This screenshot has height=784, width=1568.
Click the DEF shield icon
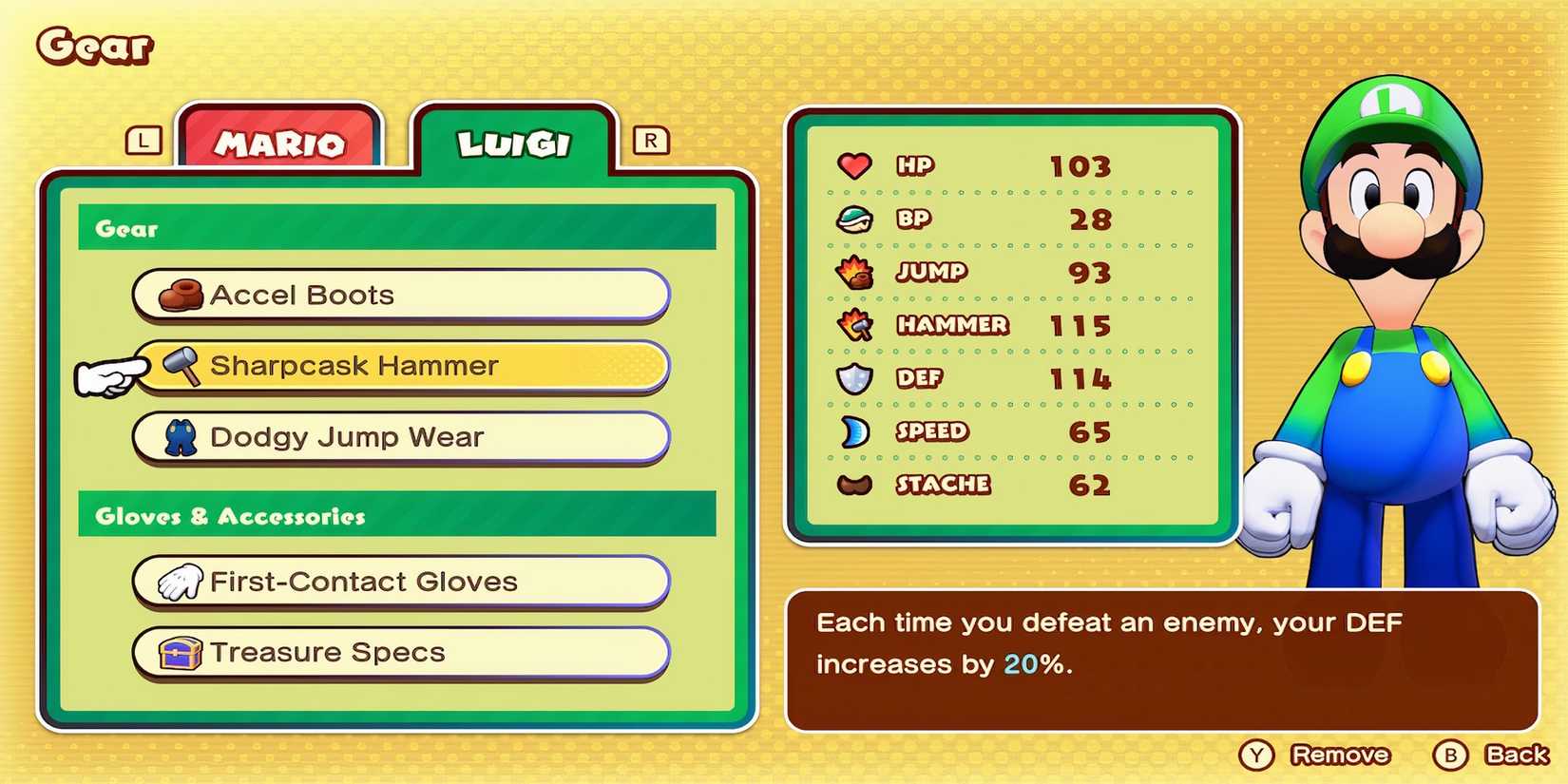point(854,378)
